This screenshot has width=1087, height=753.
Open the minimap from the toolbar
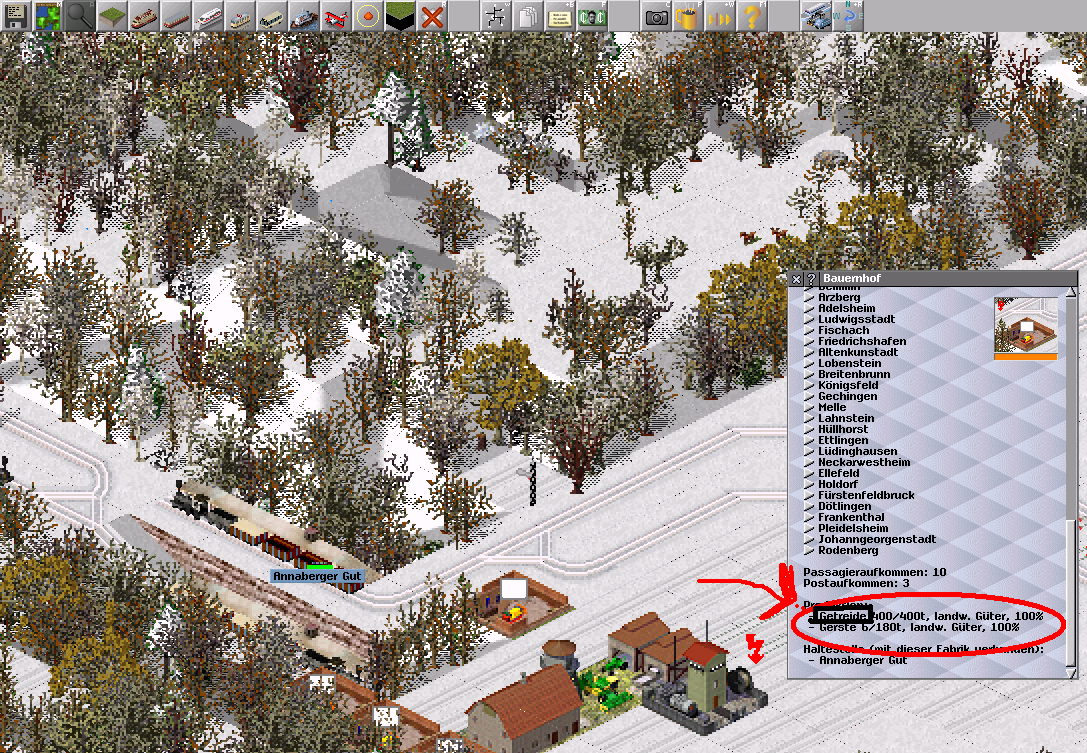click(47, 16)
